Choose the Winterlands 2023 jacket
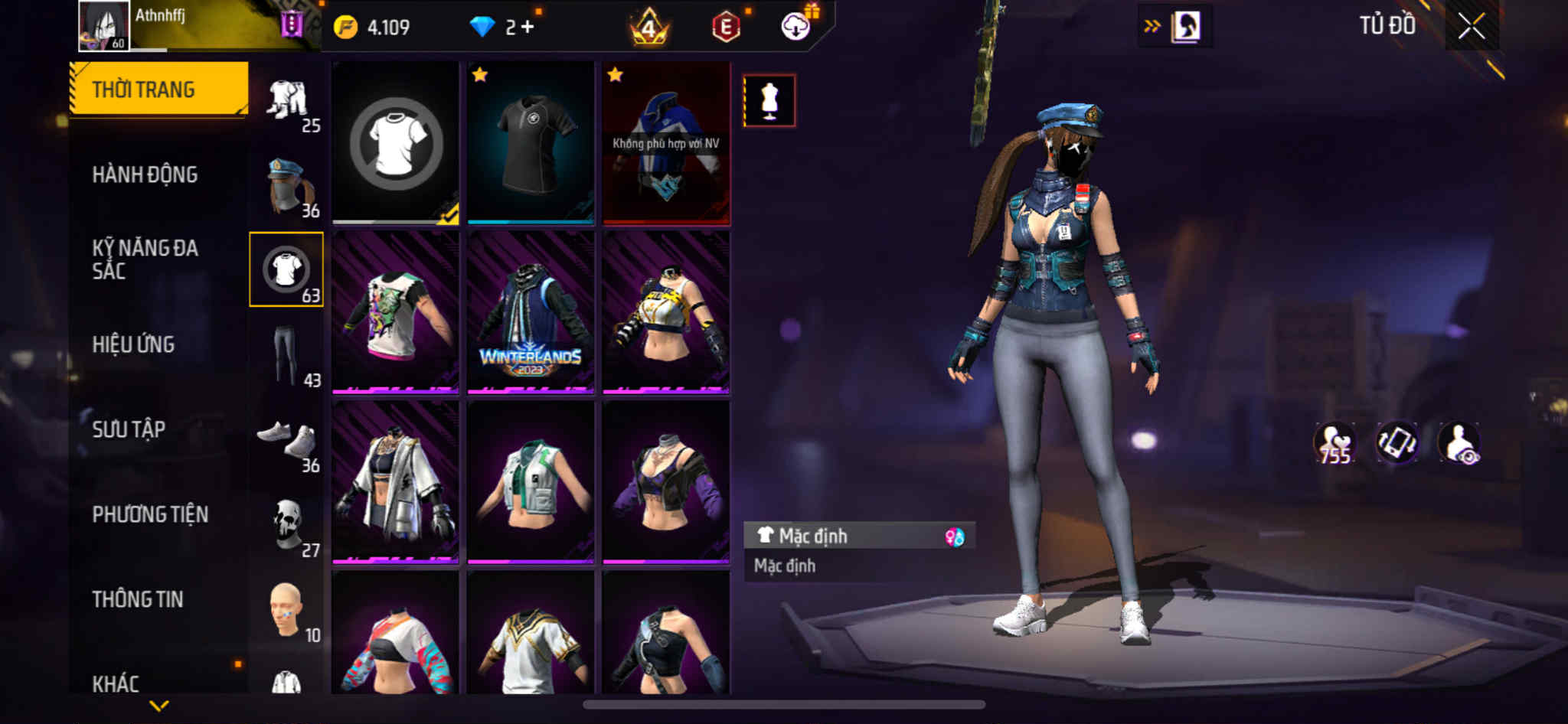This screenshot has height=724, width=1568. [x=531, y=313]
